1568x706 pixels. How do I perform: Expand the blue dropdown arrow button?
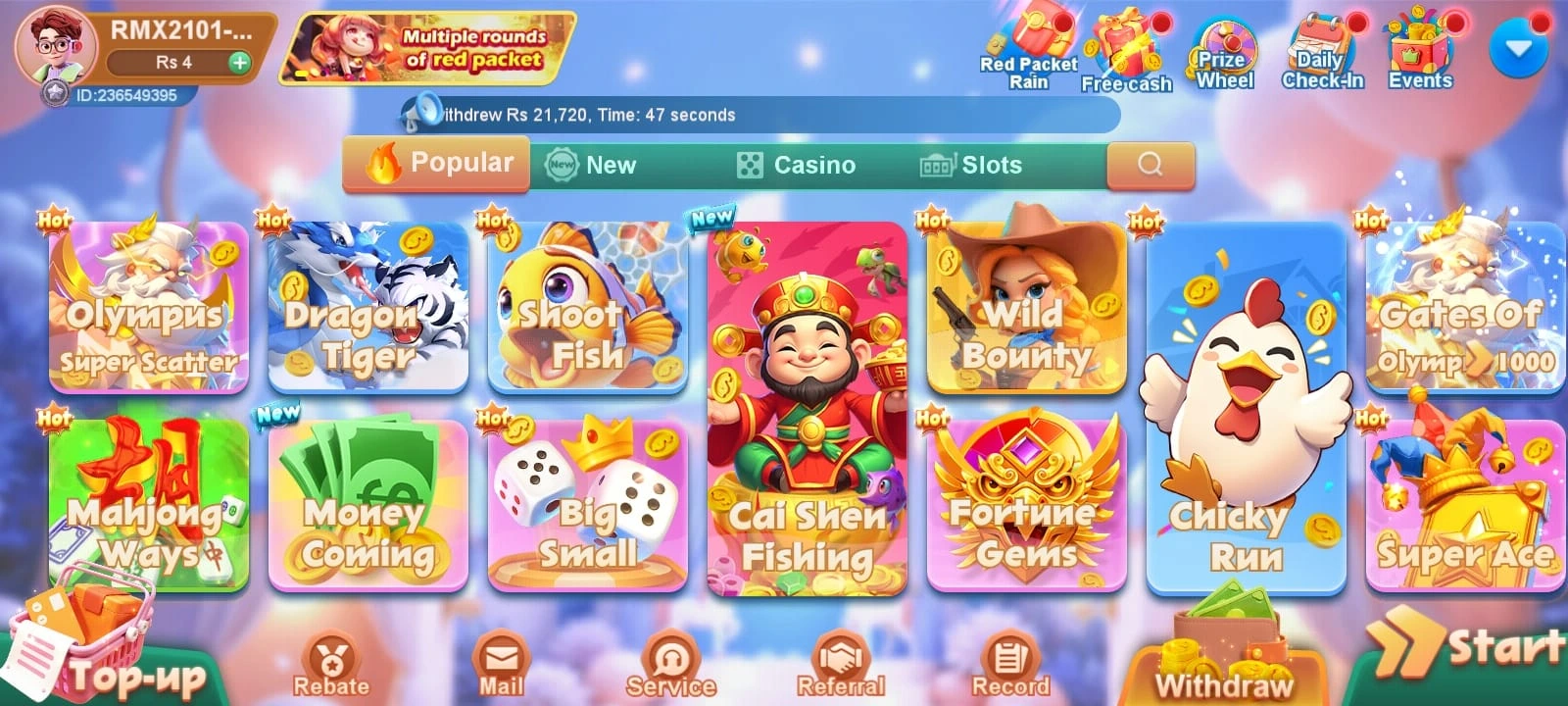click(x=1518, y=47)
